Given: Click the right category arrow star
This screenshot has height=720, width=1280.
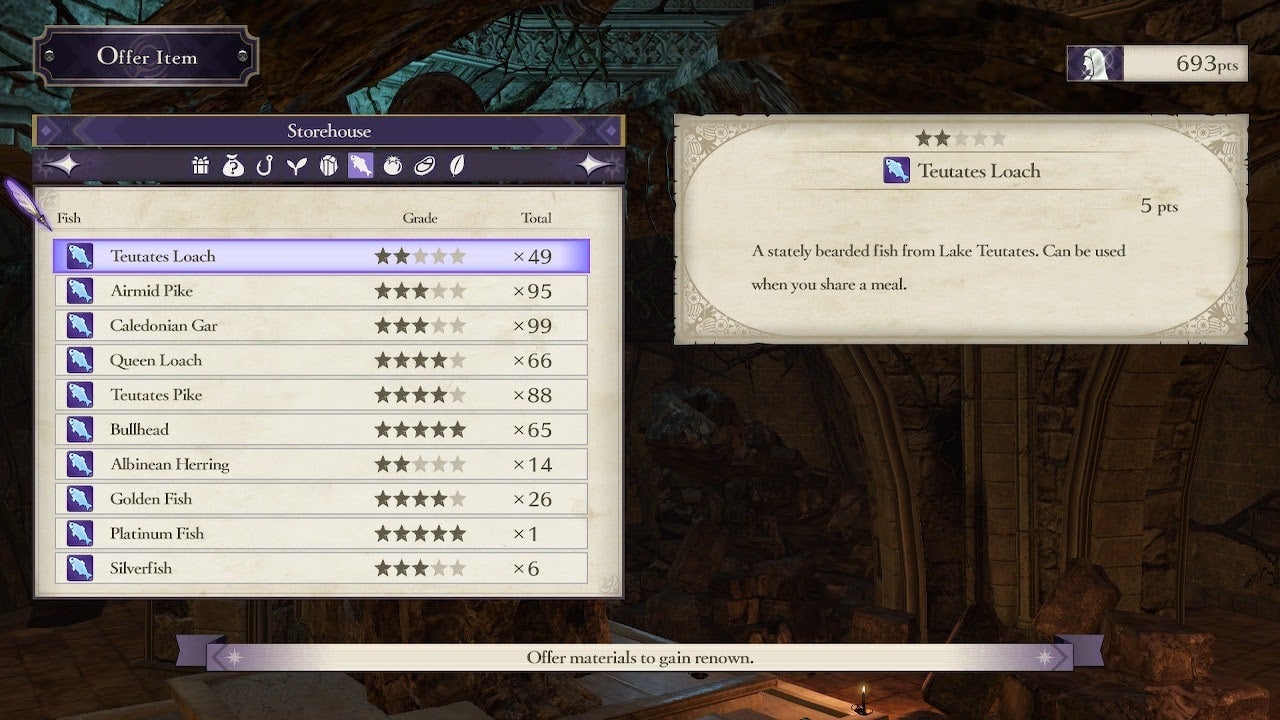Looking at the screenshot, I should [x=598, y=166].
